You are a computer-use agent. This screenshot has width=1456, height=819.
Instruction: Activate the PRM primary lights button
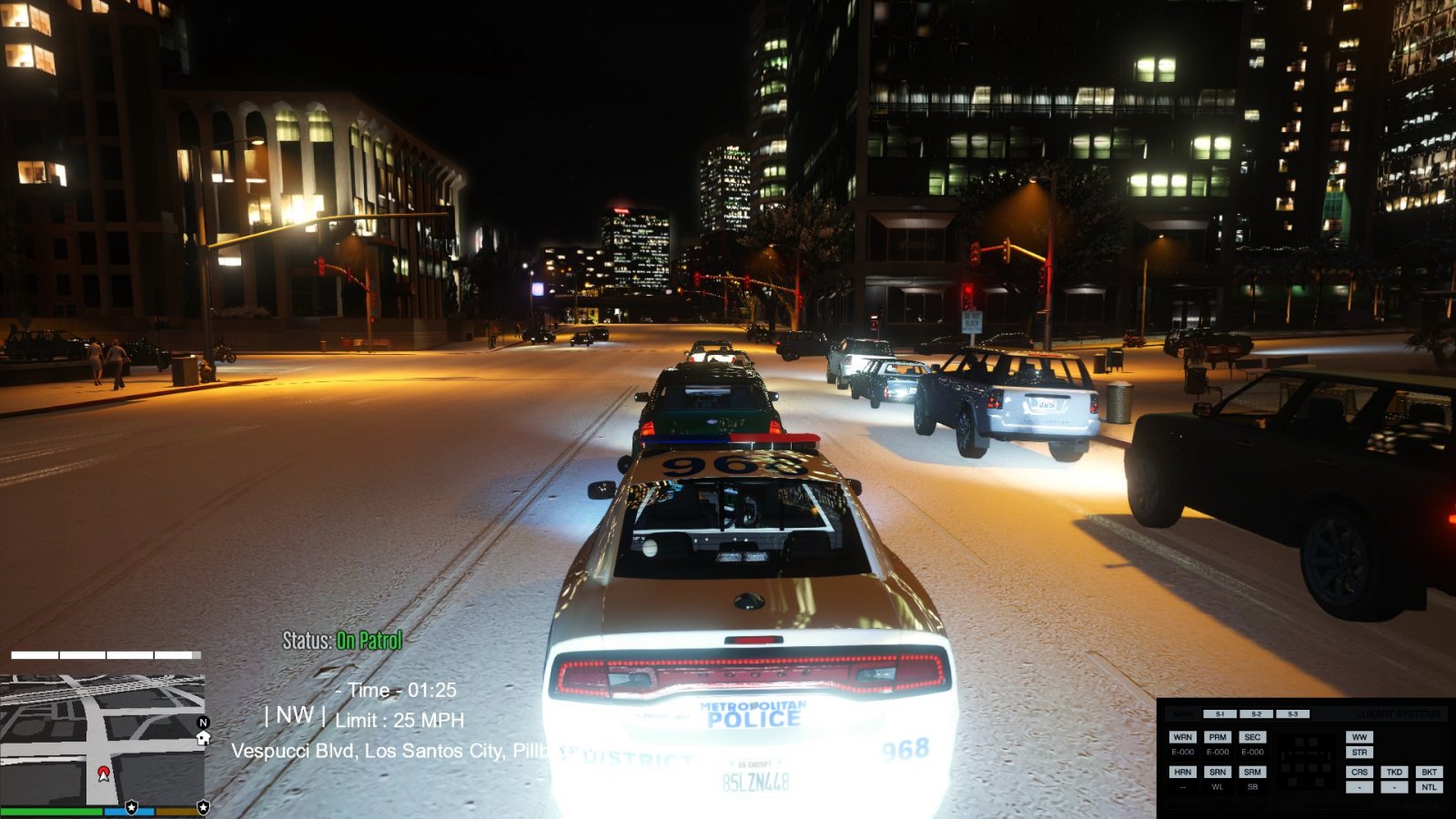[1218, 737]
